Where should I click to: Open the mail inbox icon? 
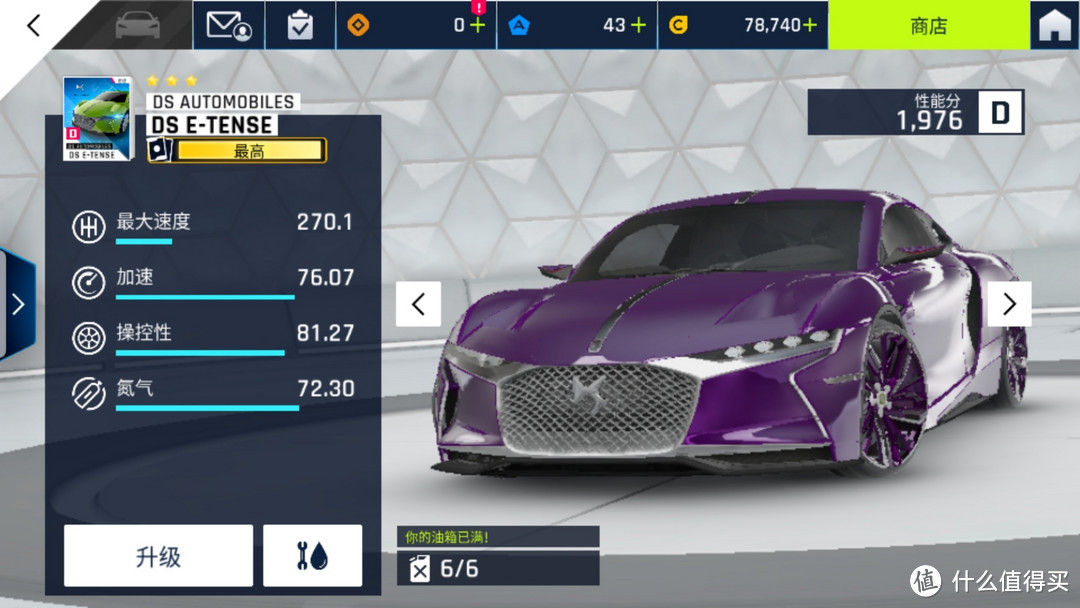(x=228, y=25)
